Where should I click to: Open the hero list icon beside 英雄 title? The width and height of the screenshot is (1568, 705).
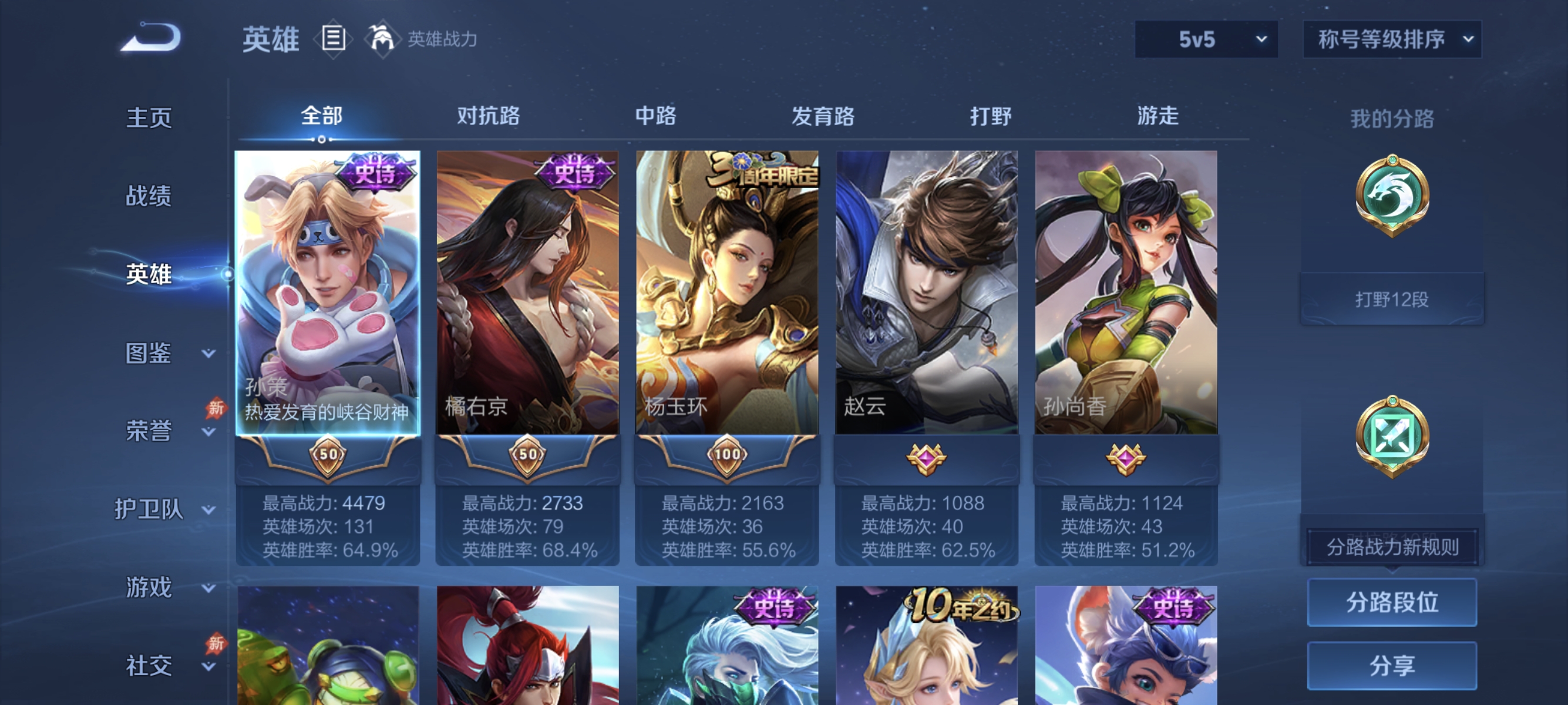[x=332, y=39]
